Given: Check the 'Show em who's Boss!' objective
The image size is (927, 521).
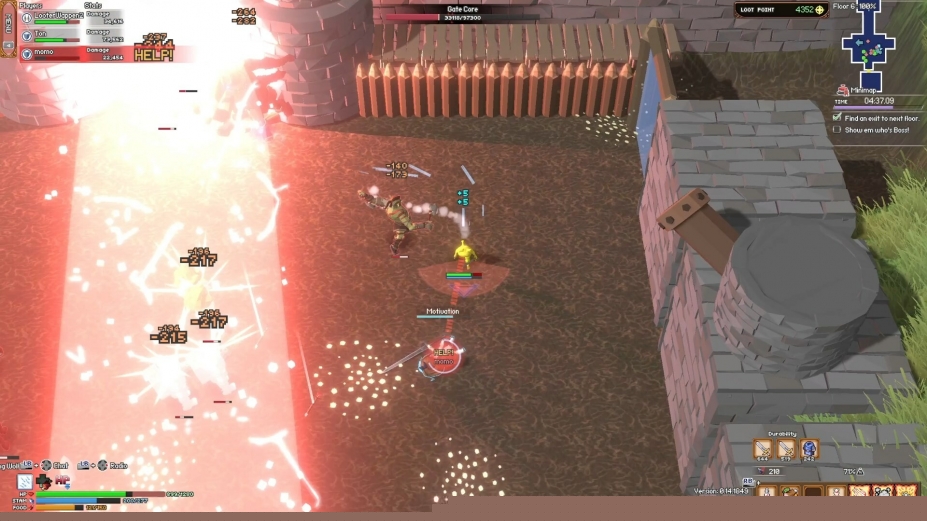Looking at the screenshot, I should 837,130.
